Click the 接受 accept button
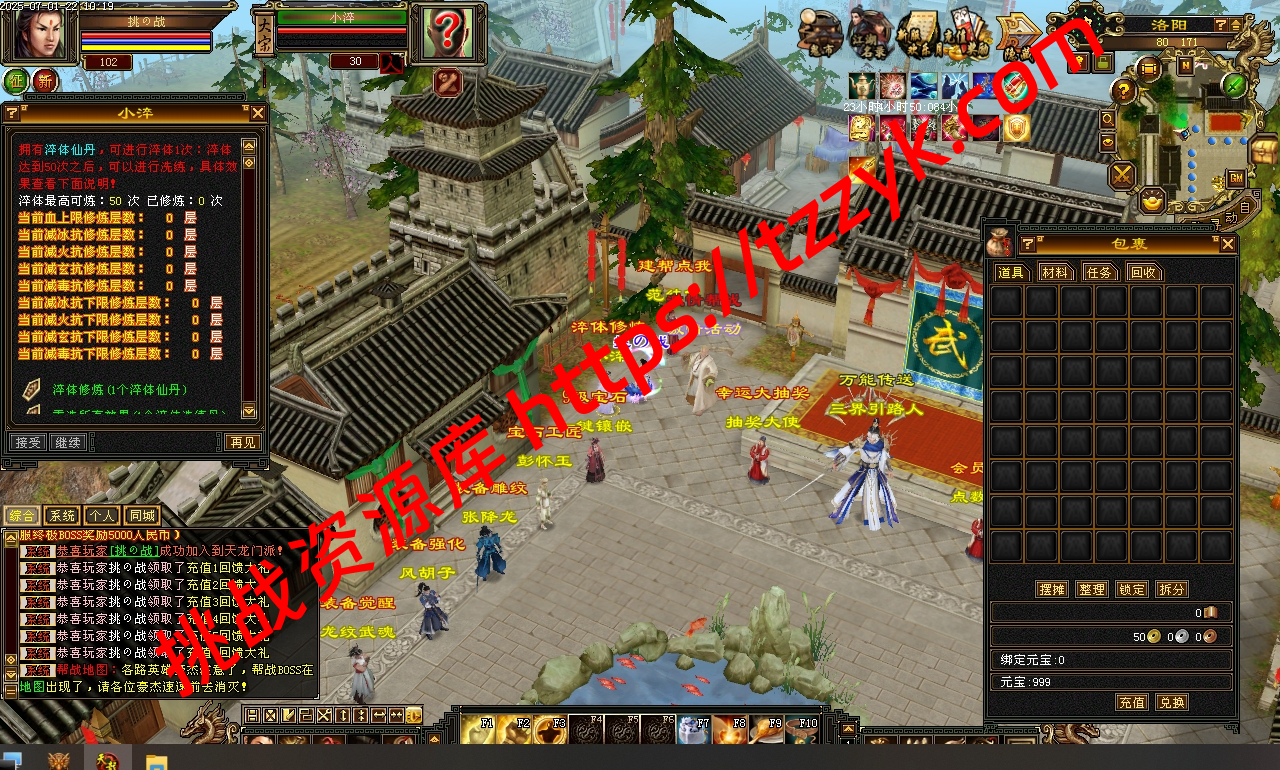Viewport: 1280px width, 770px height. [x=27, y=442]
